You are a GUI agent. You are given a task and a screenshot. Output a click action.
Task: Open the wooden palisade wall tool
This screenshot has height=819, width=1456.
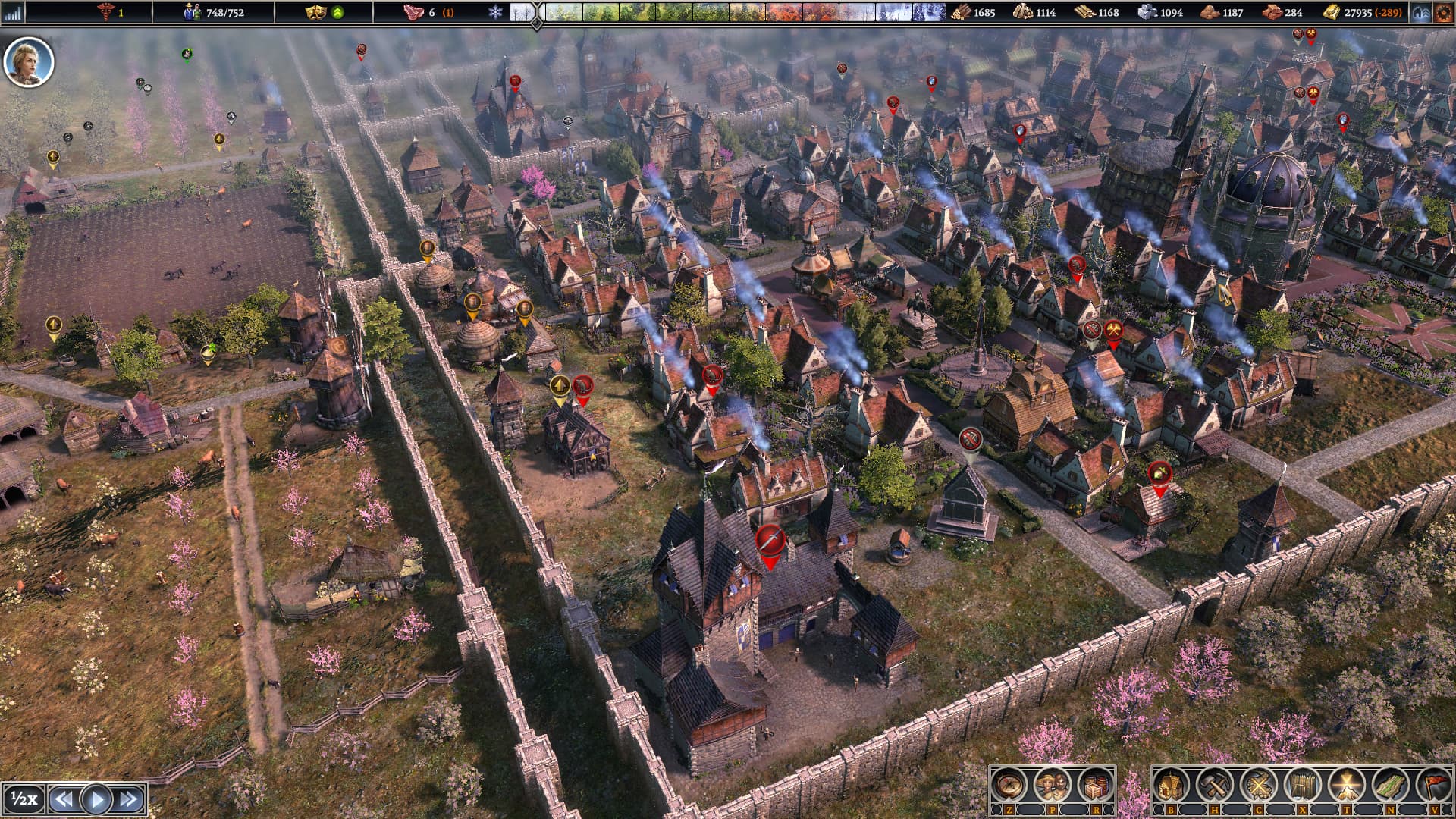coord(1301,785)
